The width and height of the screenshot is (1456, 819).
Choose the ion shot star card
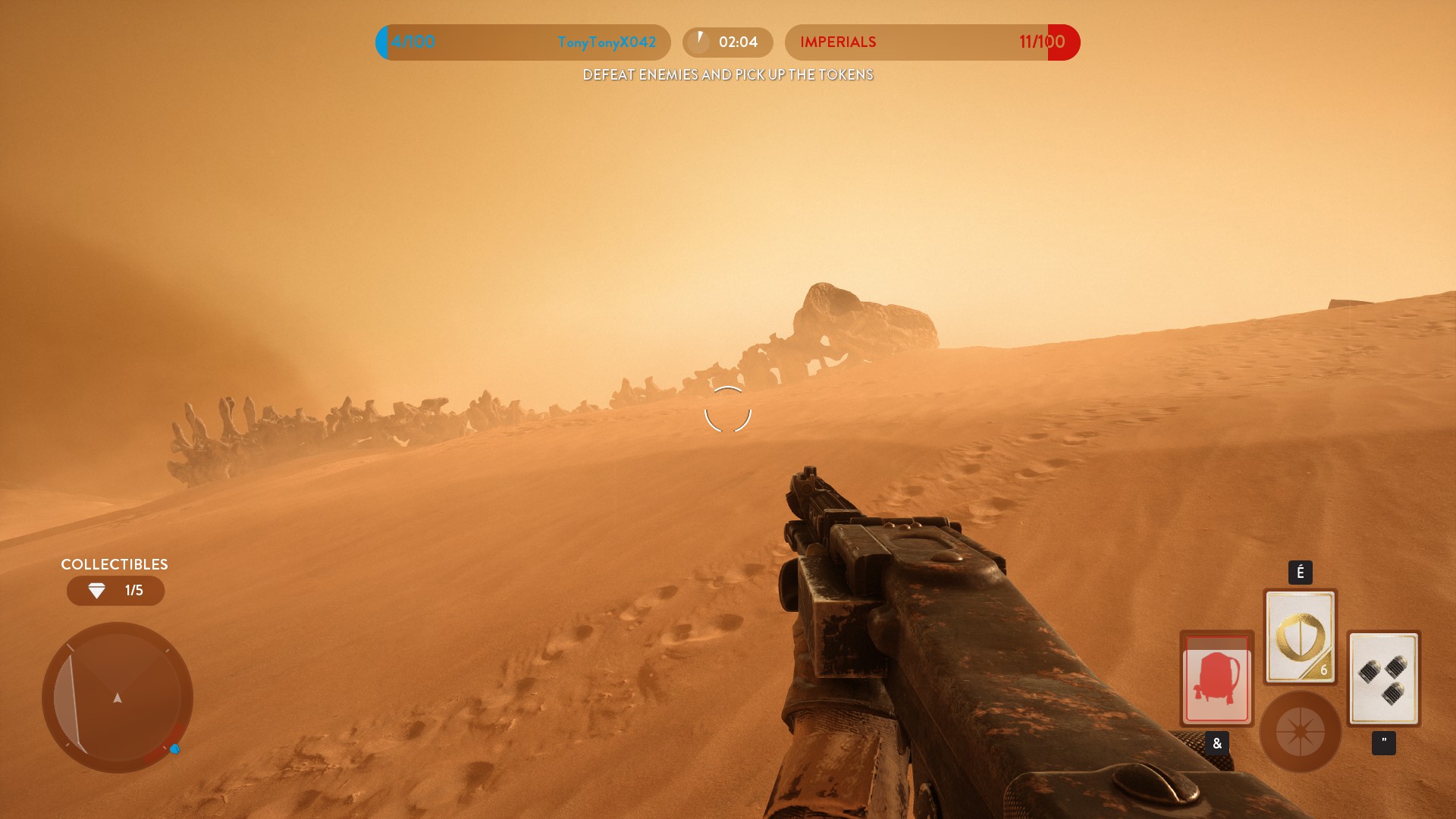pos(1383,678)
